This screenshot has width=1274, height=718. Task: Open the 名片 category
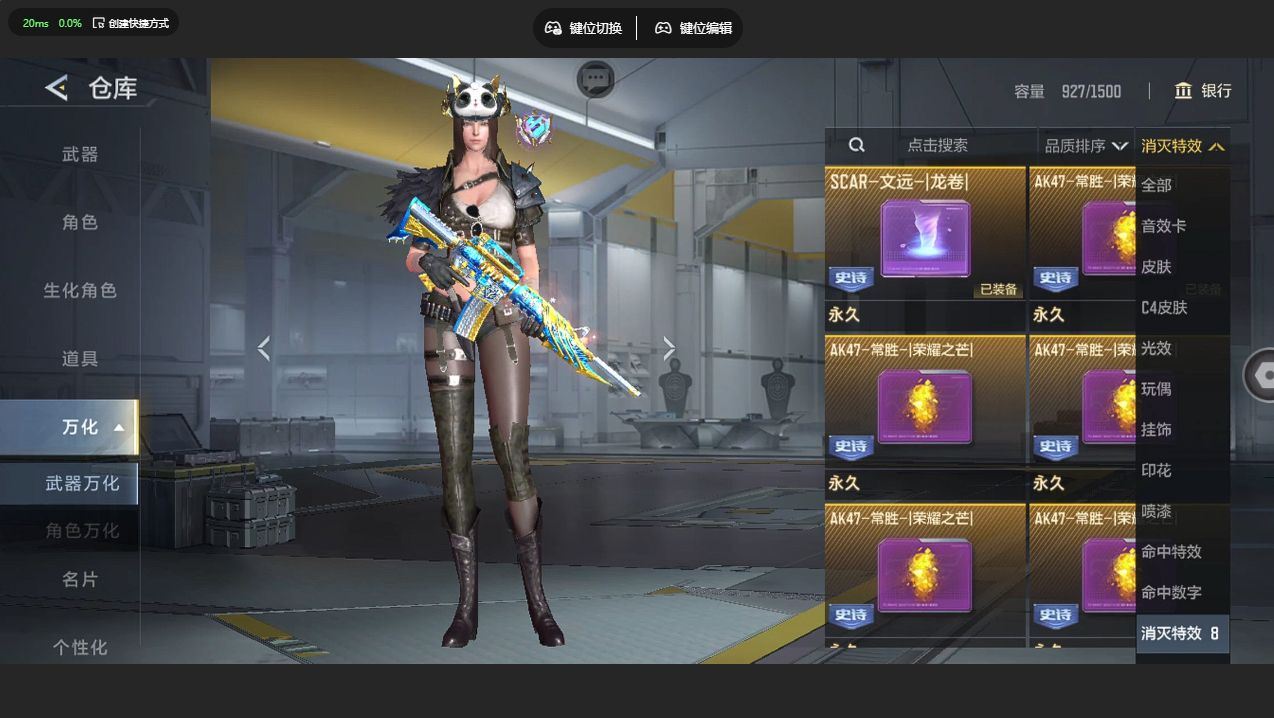coord(80,579)
